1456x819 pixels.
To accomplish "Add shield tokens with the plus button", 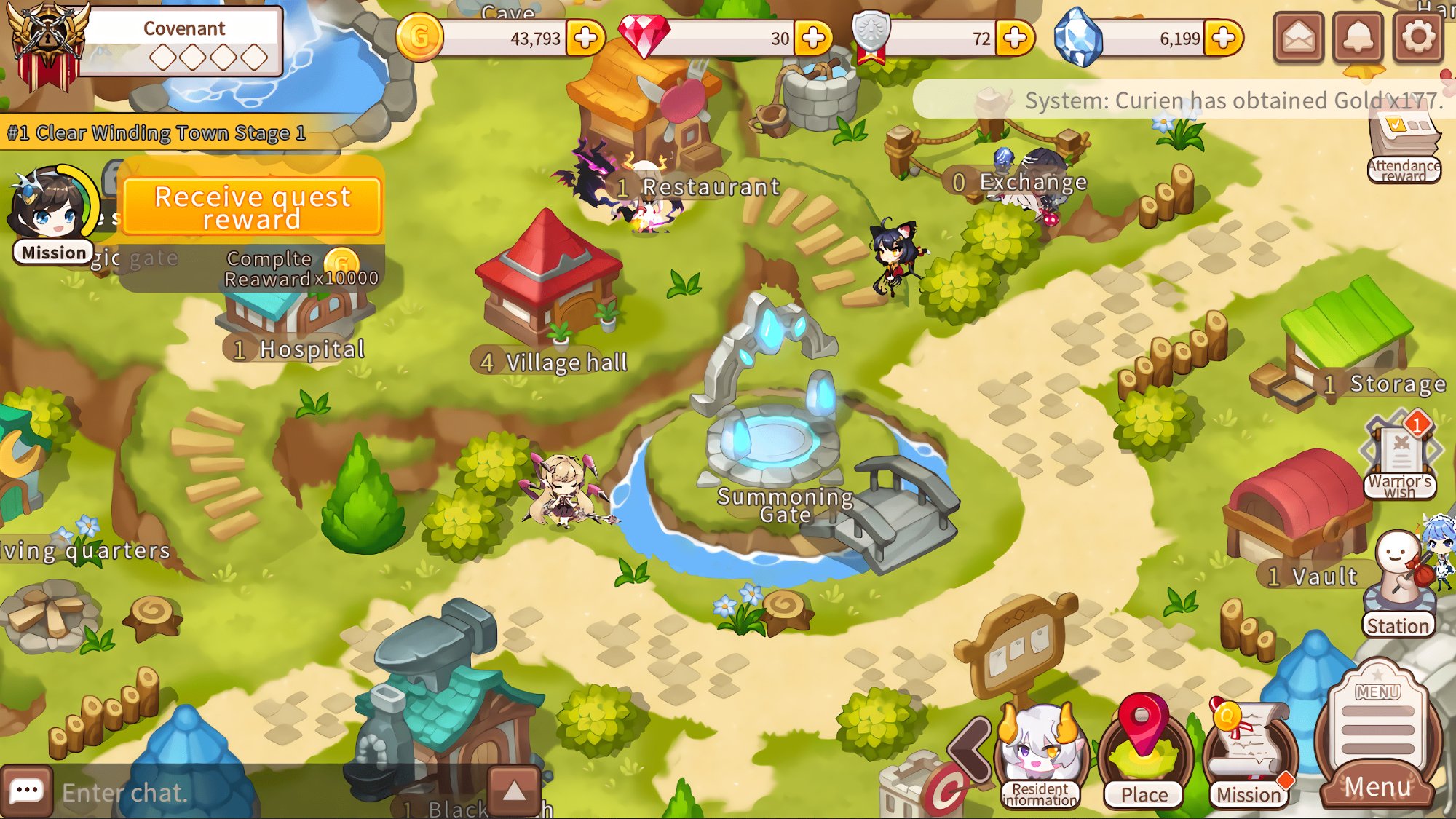I will tap(1015, 38).
